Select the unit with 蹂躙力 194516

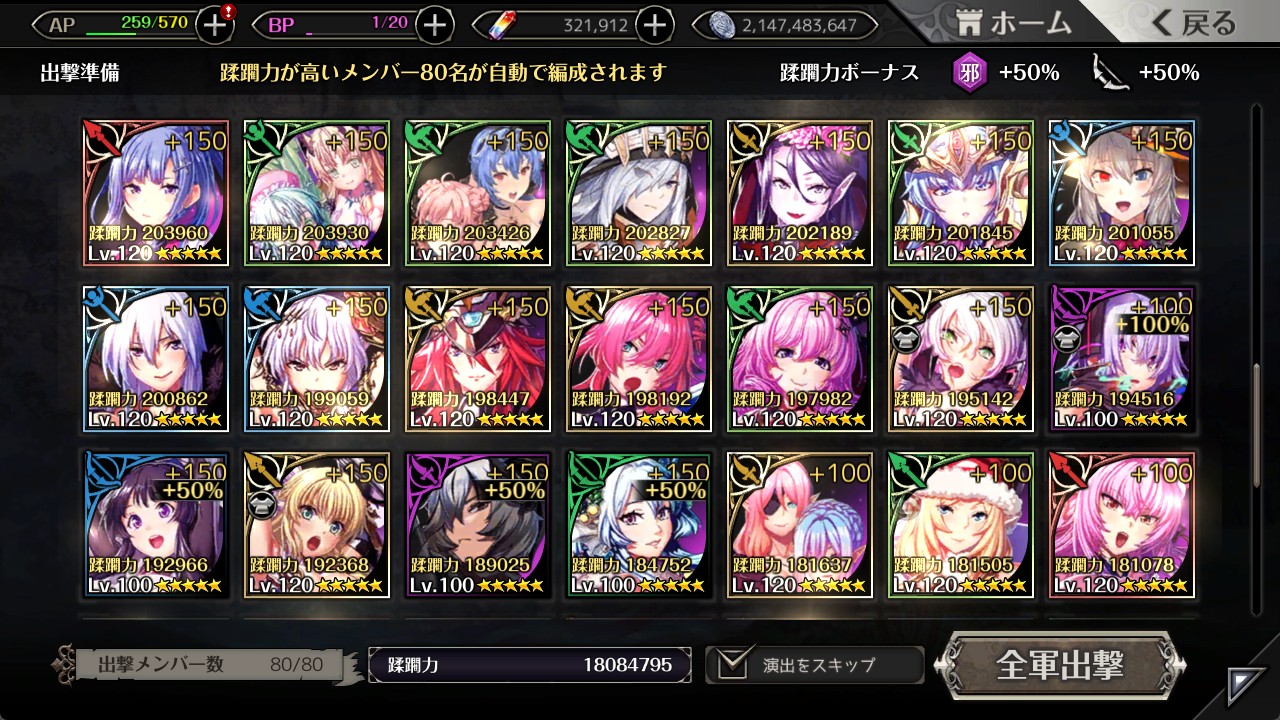point(1121,359)
